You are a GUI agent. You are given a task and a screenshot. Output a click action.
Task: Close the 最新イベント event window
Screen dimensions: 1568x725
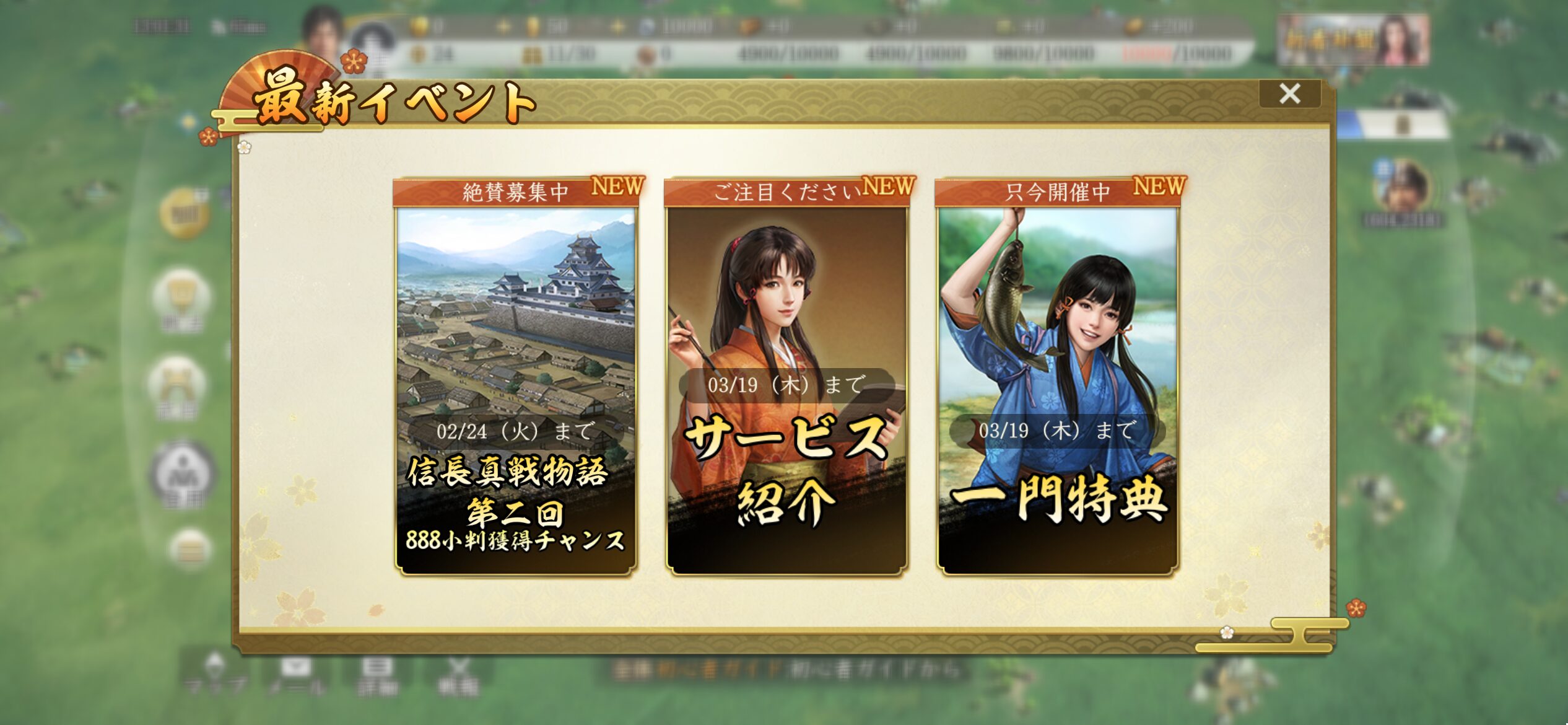point(1289,94)
